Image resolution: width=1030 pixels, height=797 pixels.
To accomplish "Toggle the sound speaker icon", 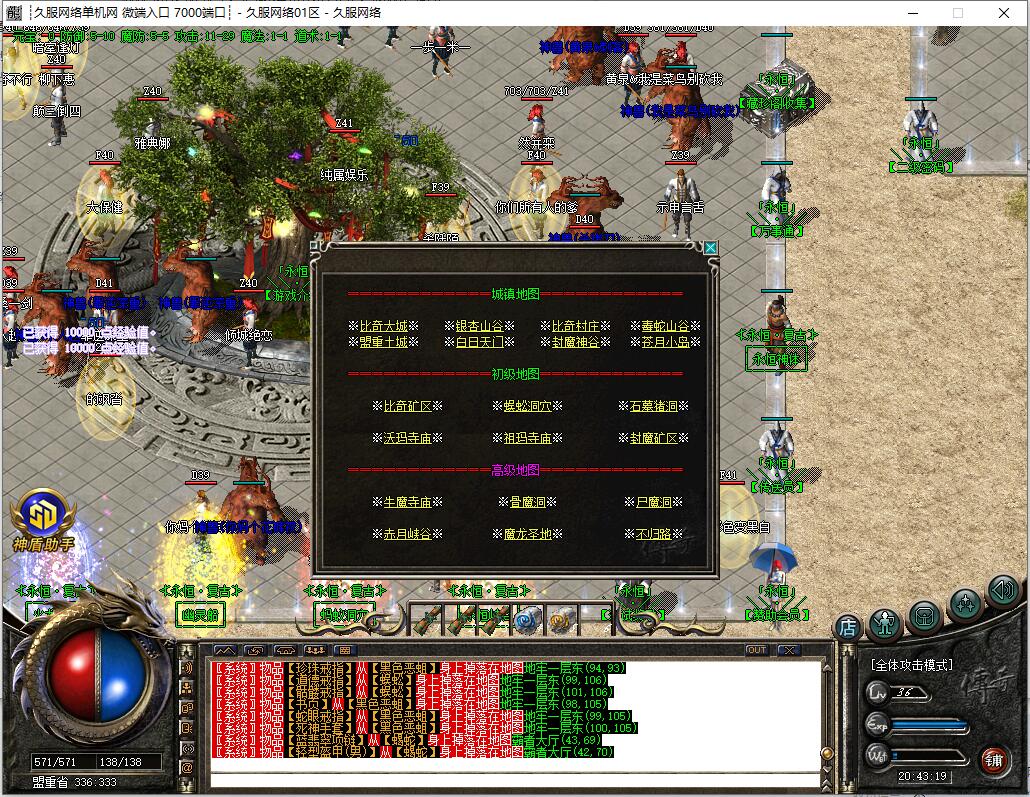I will click(1002, 590).
